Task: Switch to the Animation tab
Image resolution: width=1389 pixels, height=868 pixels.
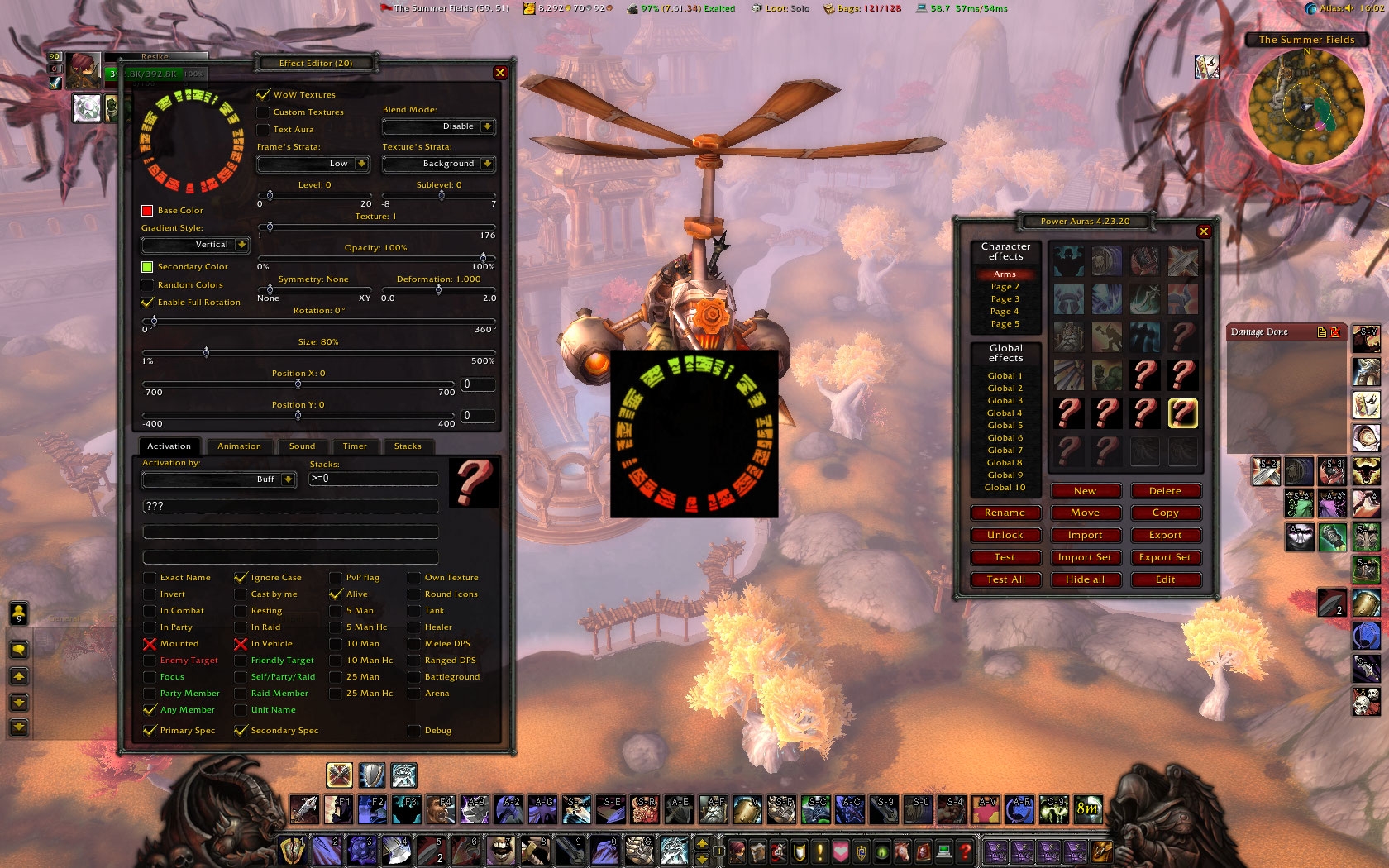Action: pos(239,446)
